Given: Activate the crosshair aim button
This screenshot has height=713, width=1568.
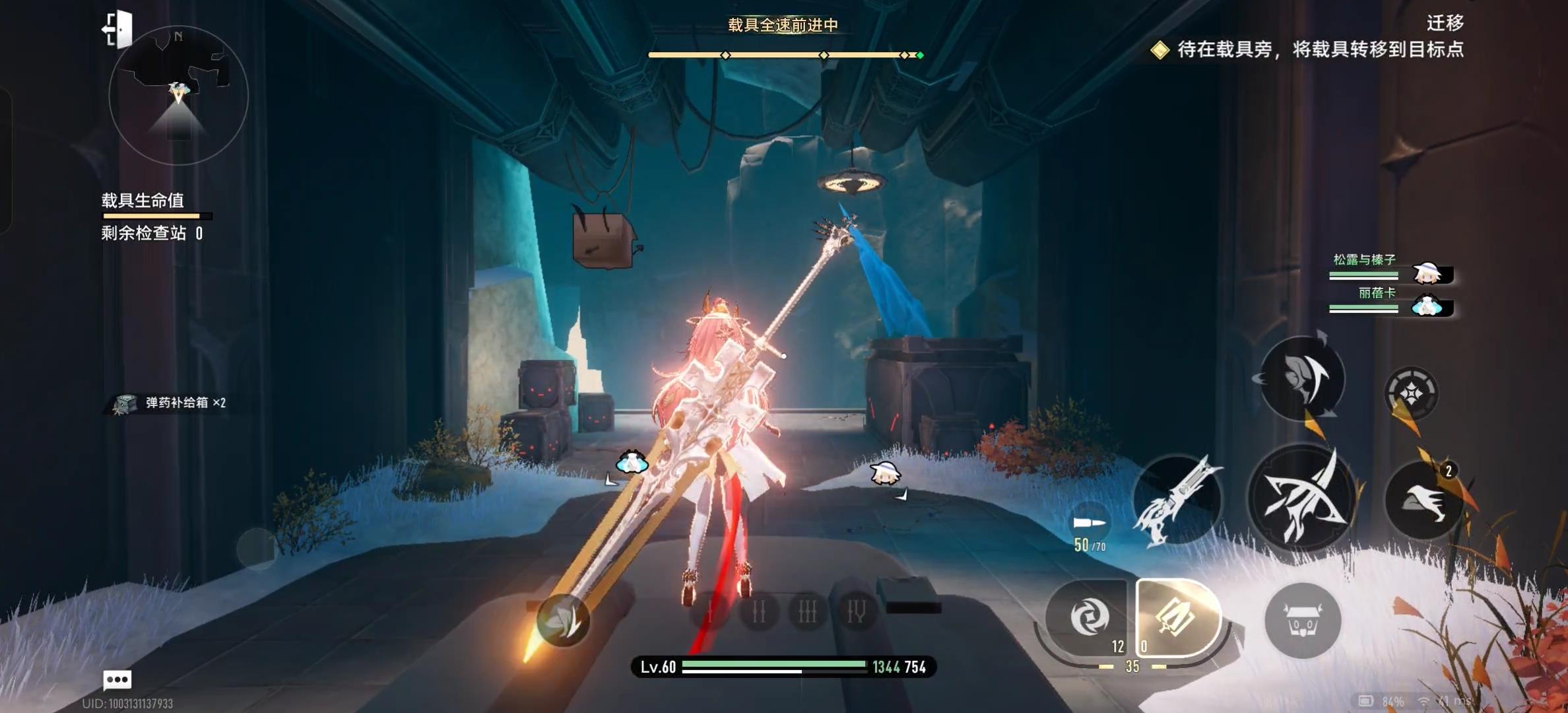Looking at the screenshot, I should [x=1411, y=393].
